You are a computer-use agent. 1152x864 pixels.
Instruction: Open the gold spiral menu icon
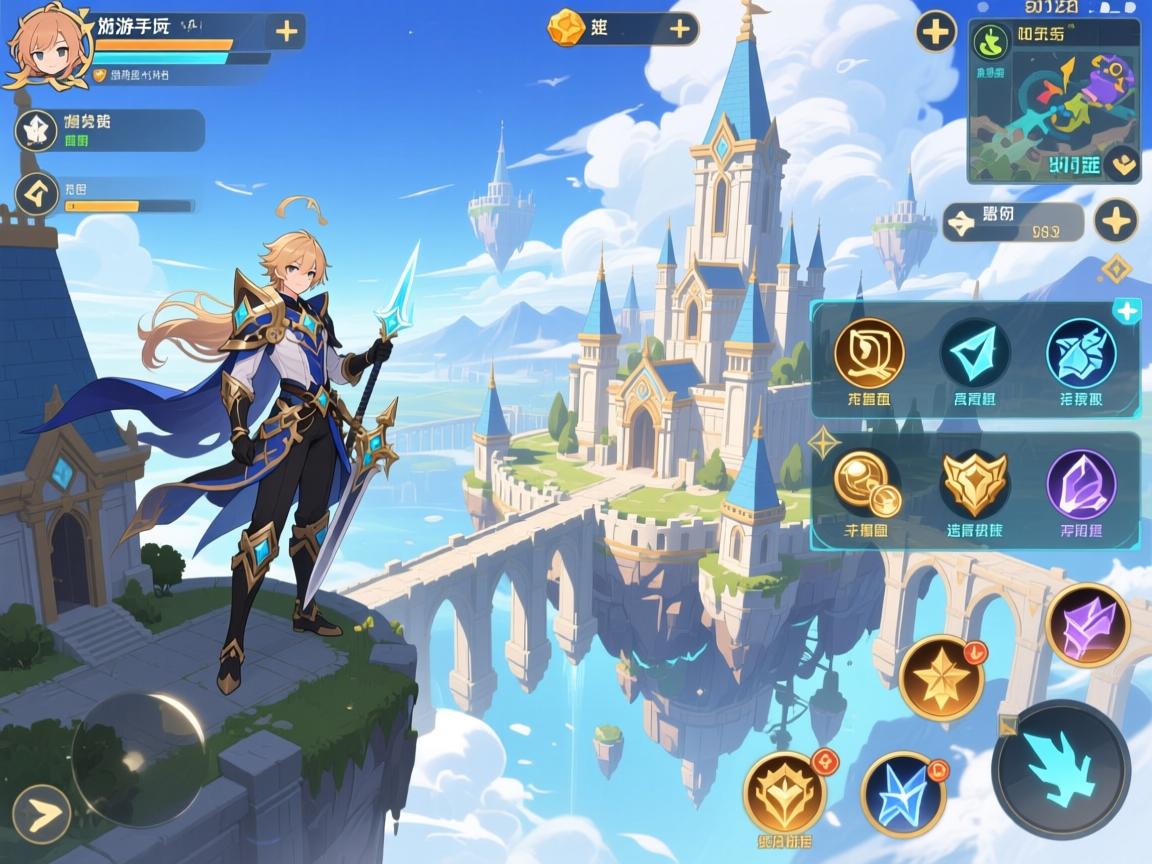(869, 353)
